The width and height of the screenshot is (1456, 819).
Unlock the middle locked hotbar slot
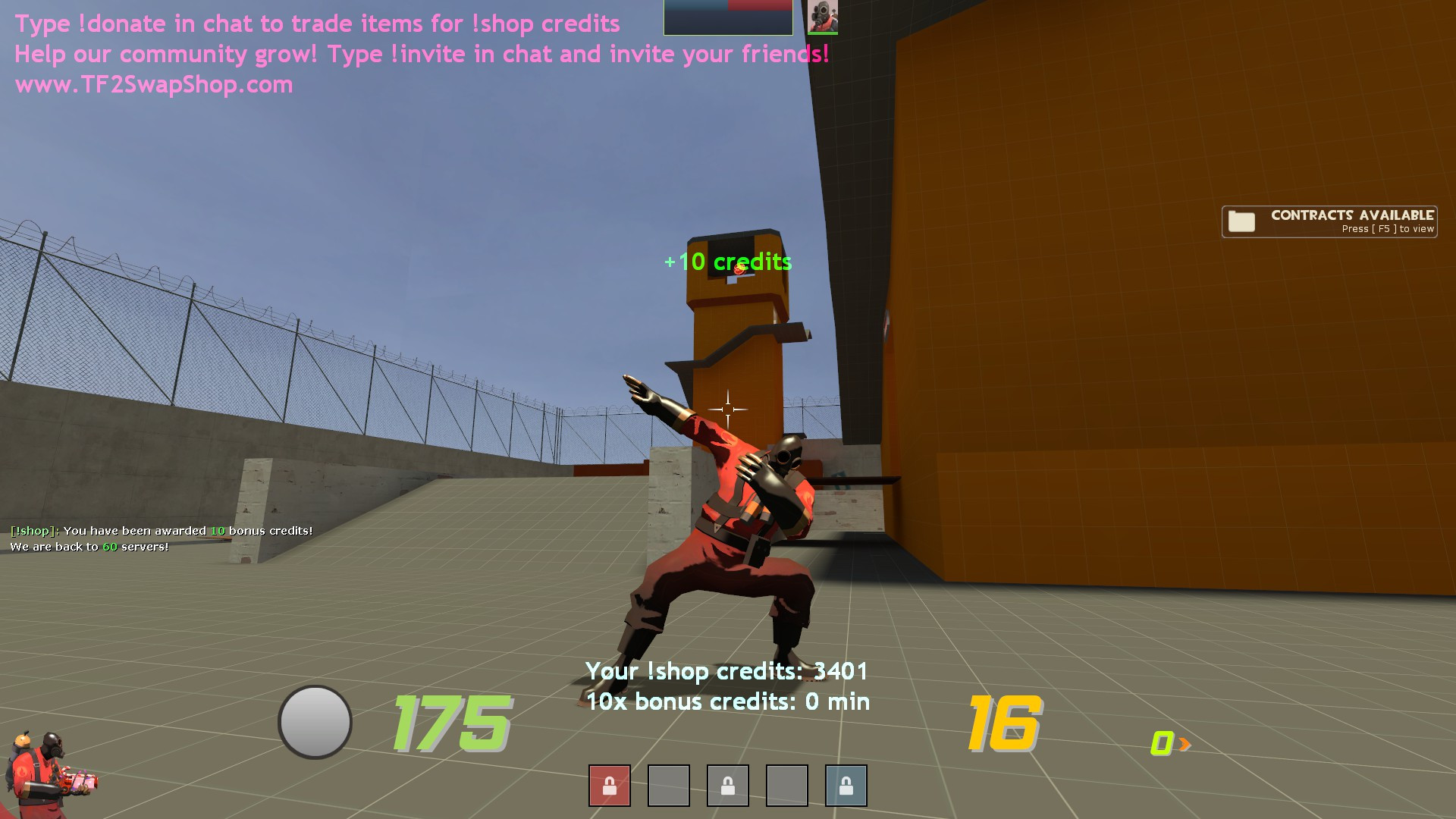727,786
